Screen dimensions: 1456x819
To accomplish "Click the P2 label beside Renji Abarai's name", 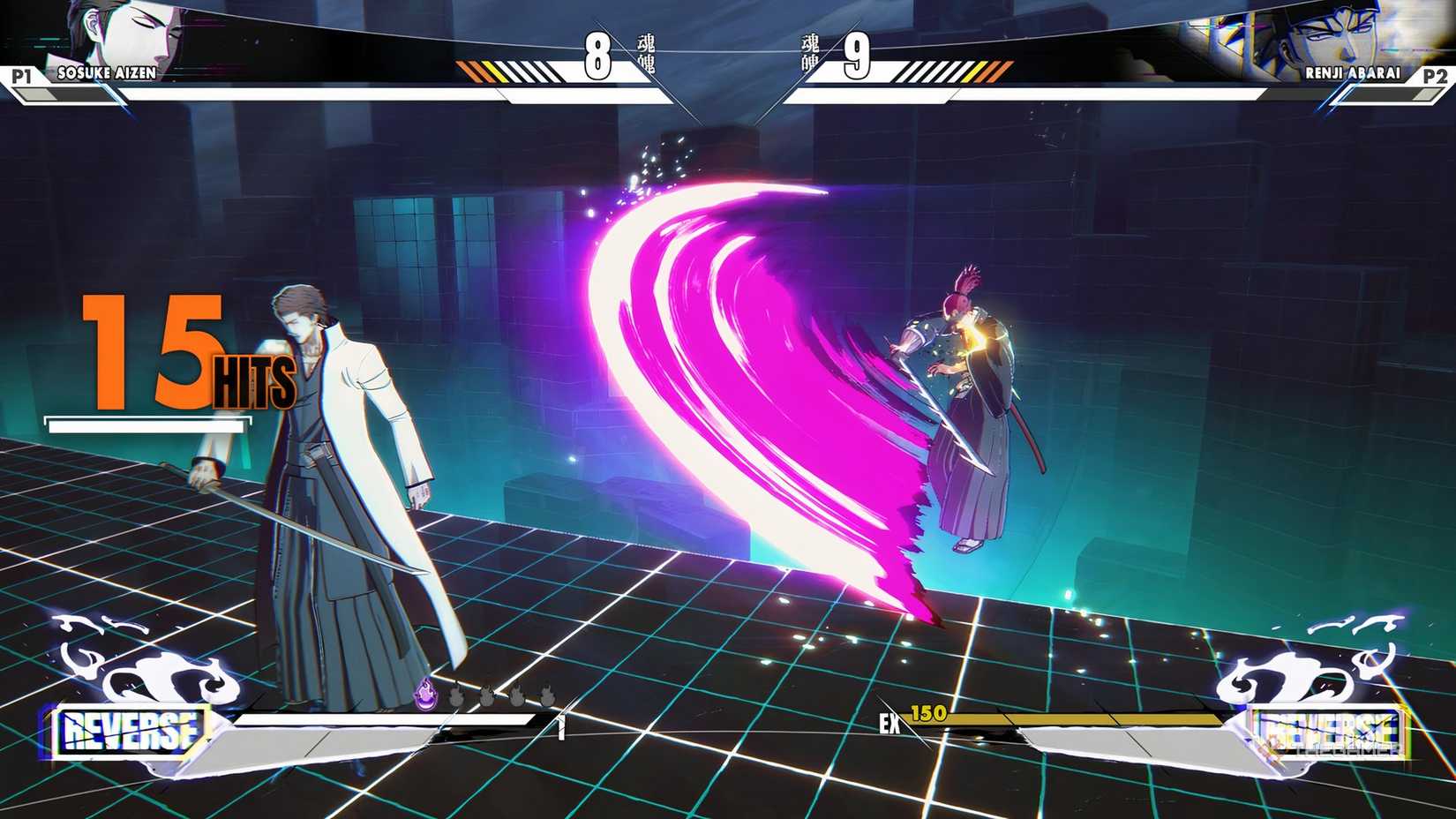I will [1434, 76].
